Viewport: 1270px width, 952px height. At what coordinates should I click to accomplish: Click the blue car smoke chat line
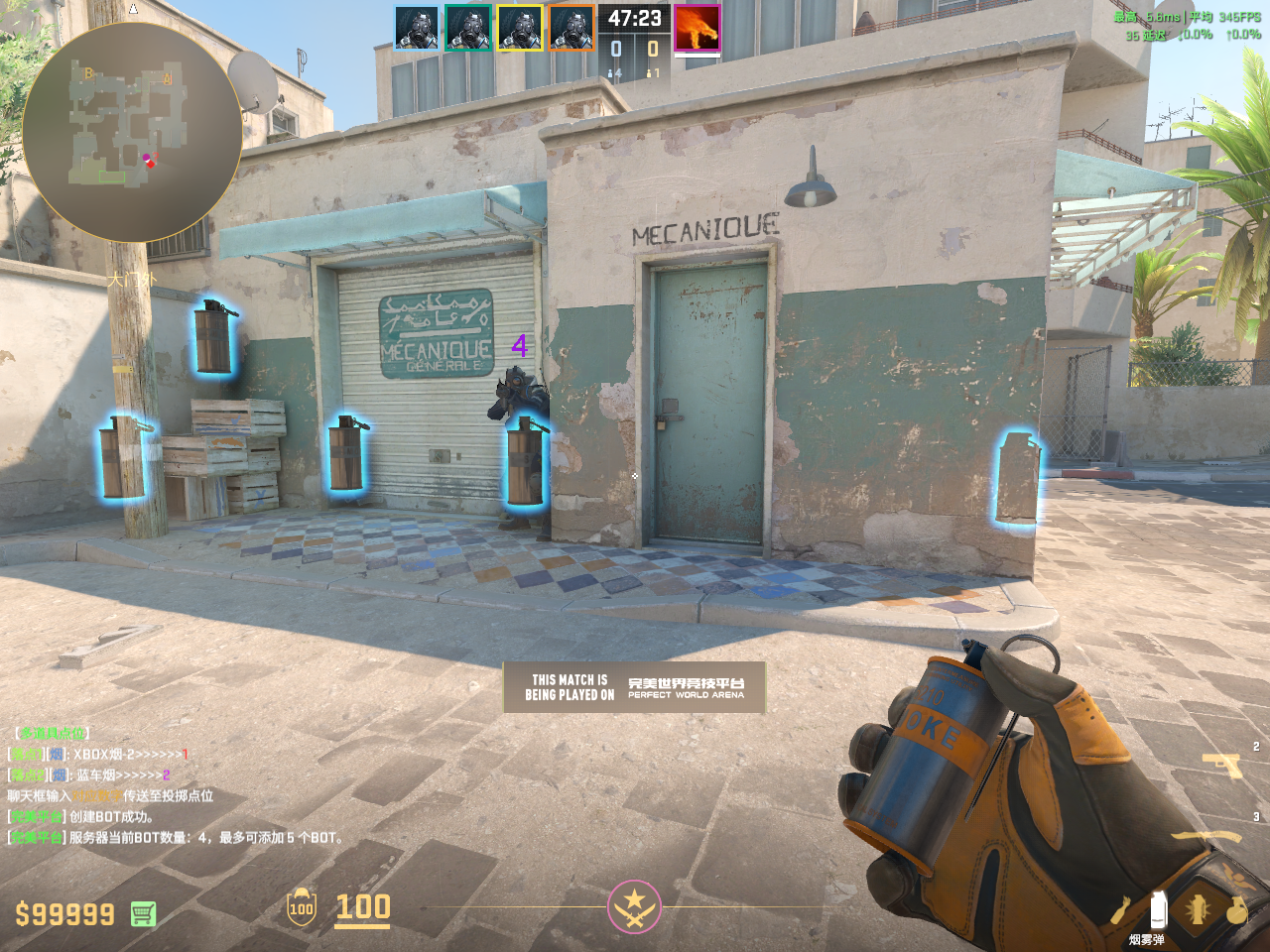click(89, 775)
